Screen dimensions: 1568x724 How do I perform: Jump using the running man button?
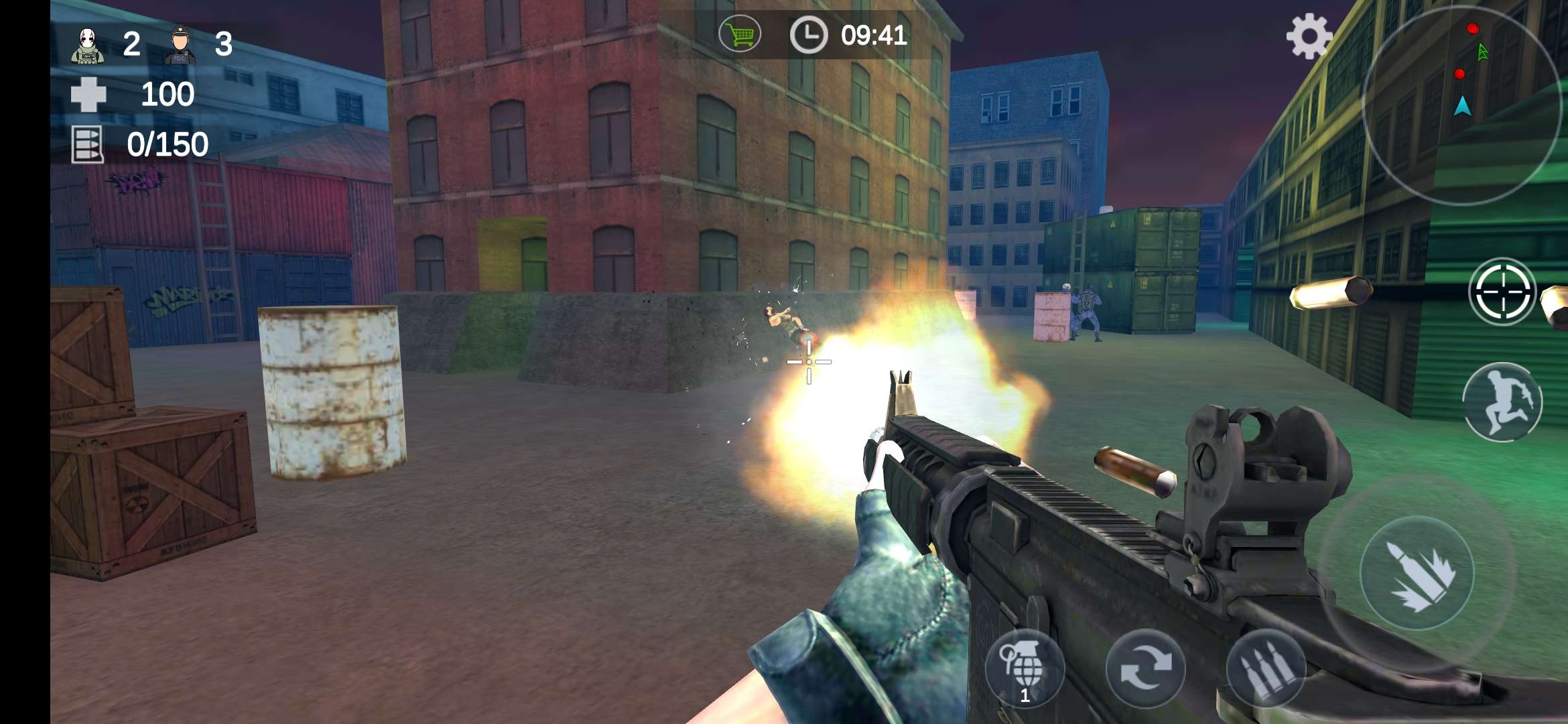click(x=1502, y=402)
